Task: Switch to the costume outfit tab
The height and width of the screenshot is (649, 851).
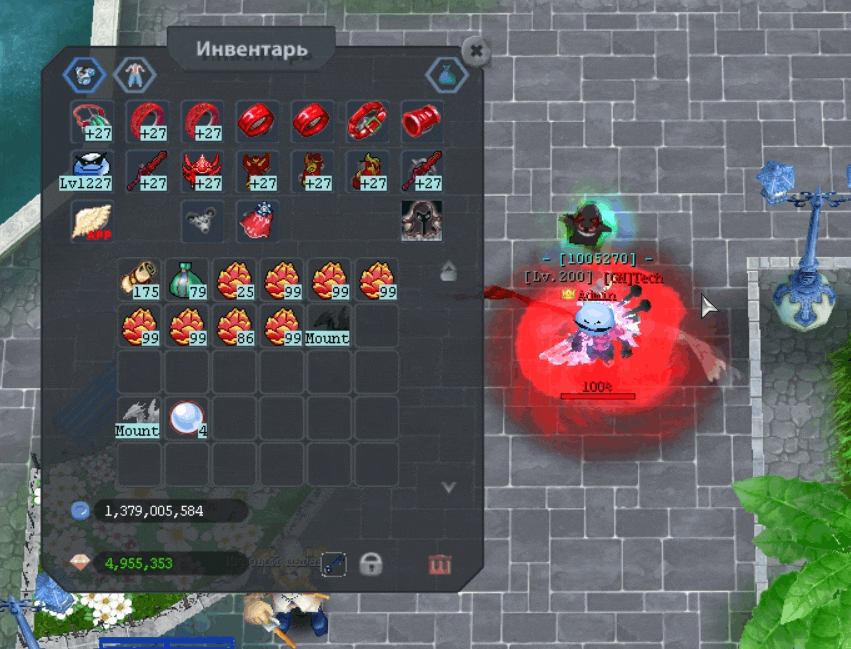Action: point(129,73)
